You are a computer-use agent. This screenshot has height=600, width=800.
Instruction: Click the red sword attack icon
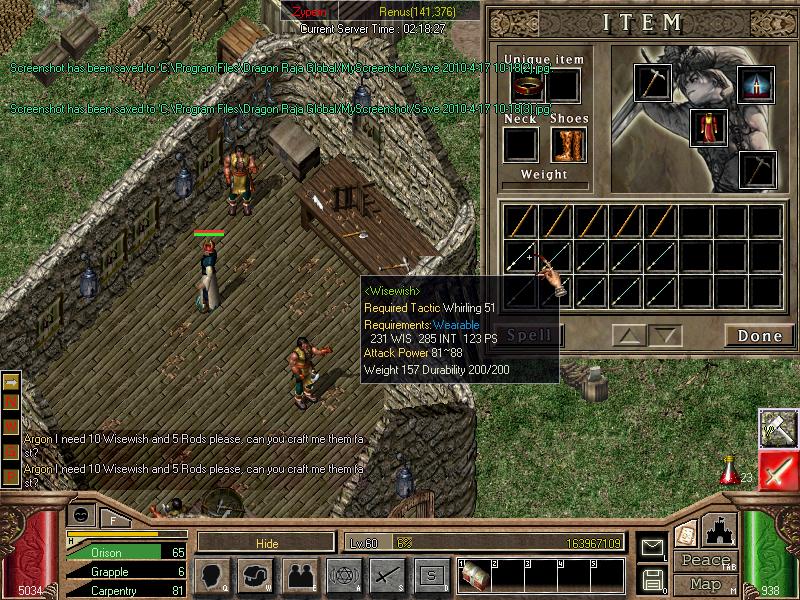tap(778, 469)
